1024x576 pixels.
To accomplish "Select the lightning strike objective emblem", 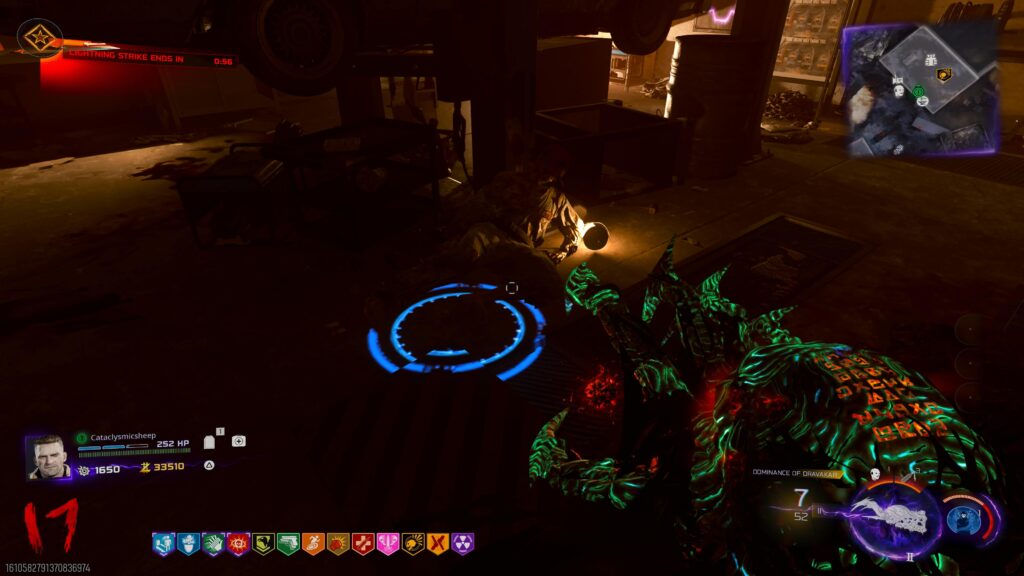I will pyautogui.click(x=39, y=39).
